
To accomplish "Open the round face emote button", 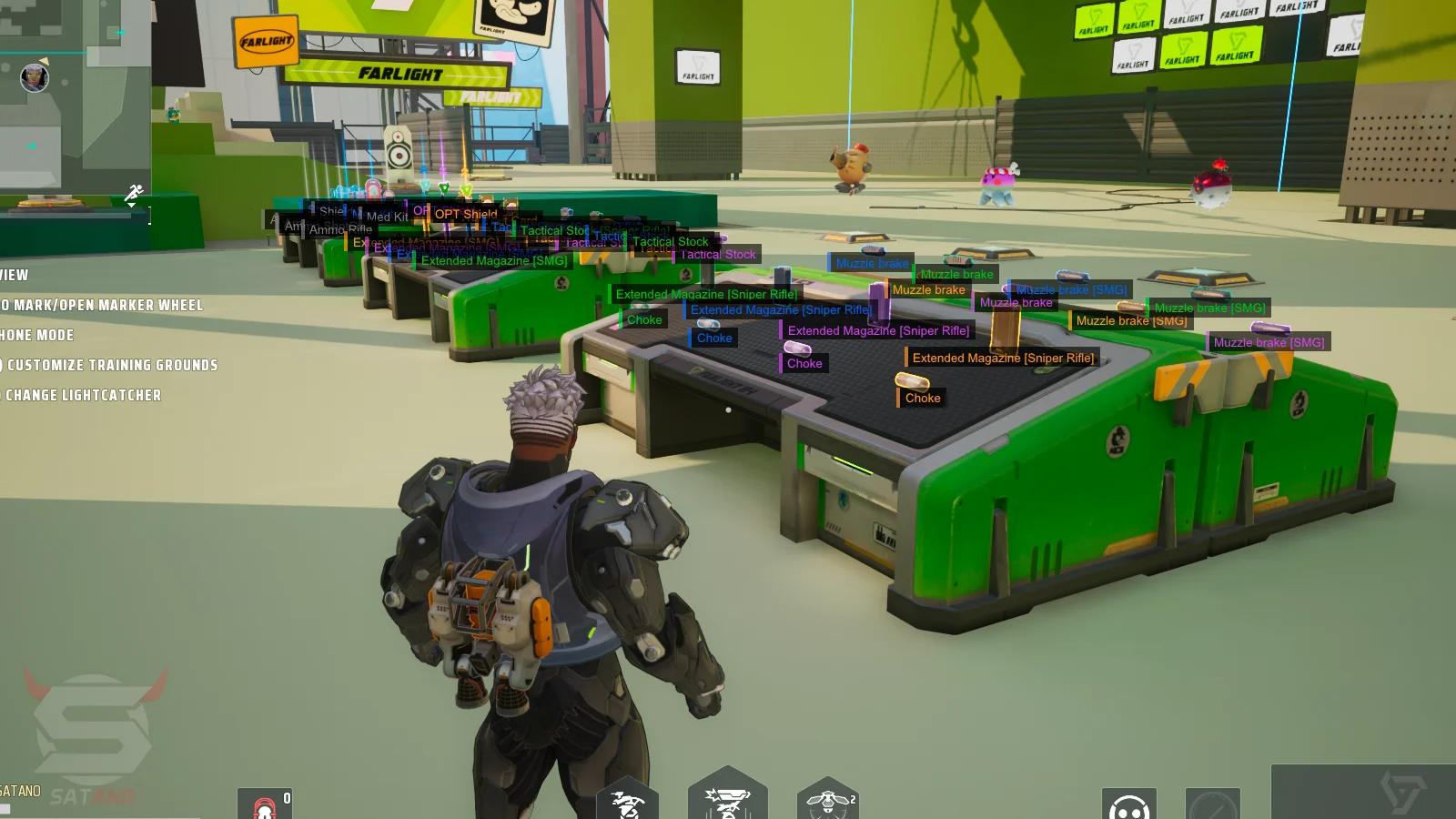I will (1128, 804).
